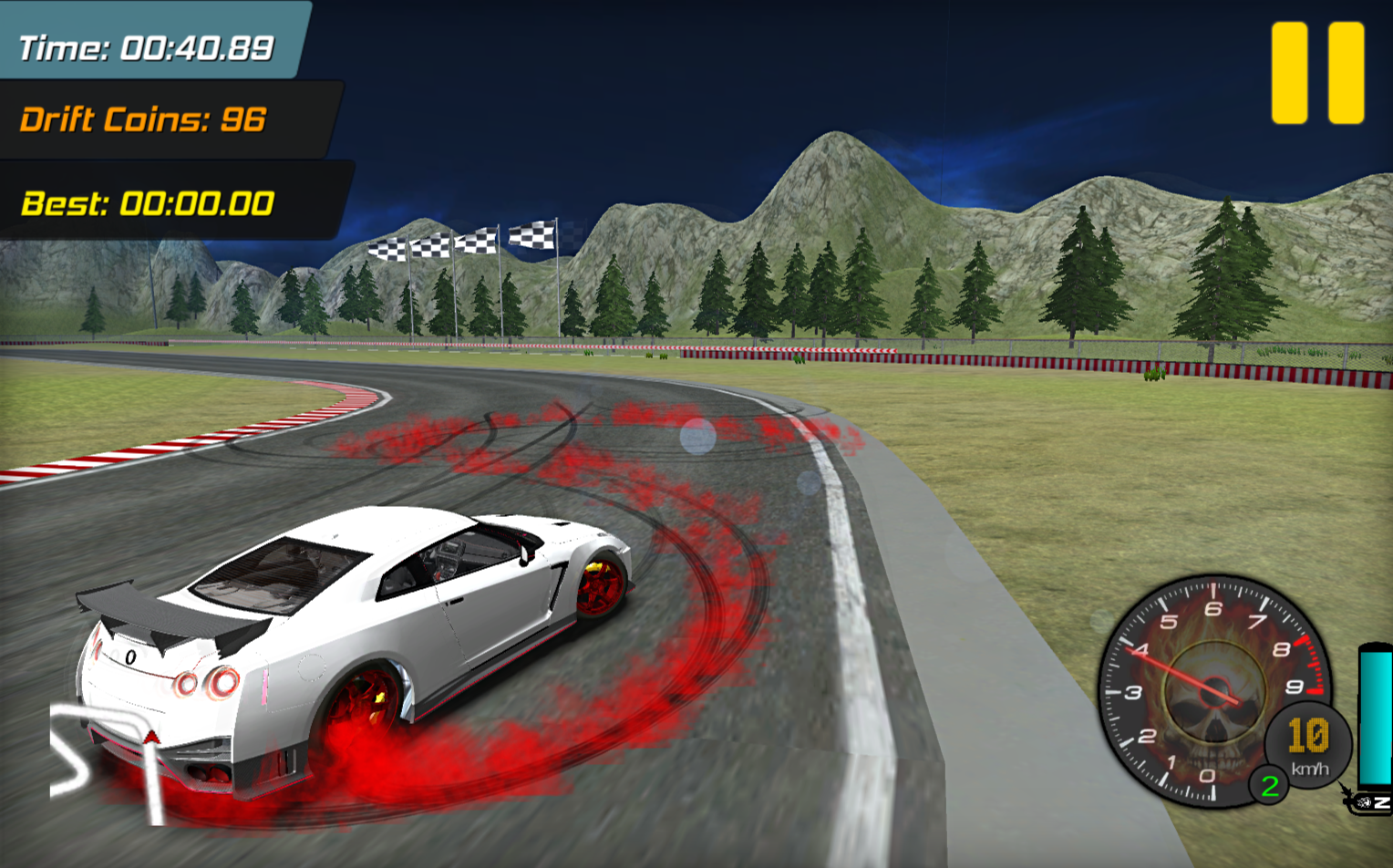Tap the green gear indicator showing 2

(x=1269, y=784)
